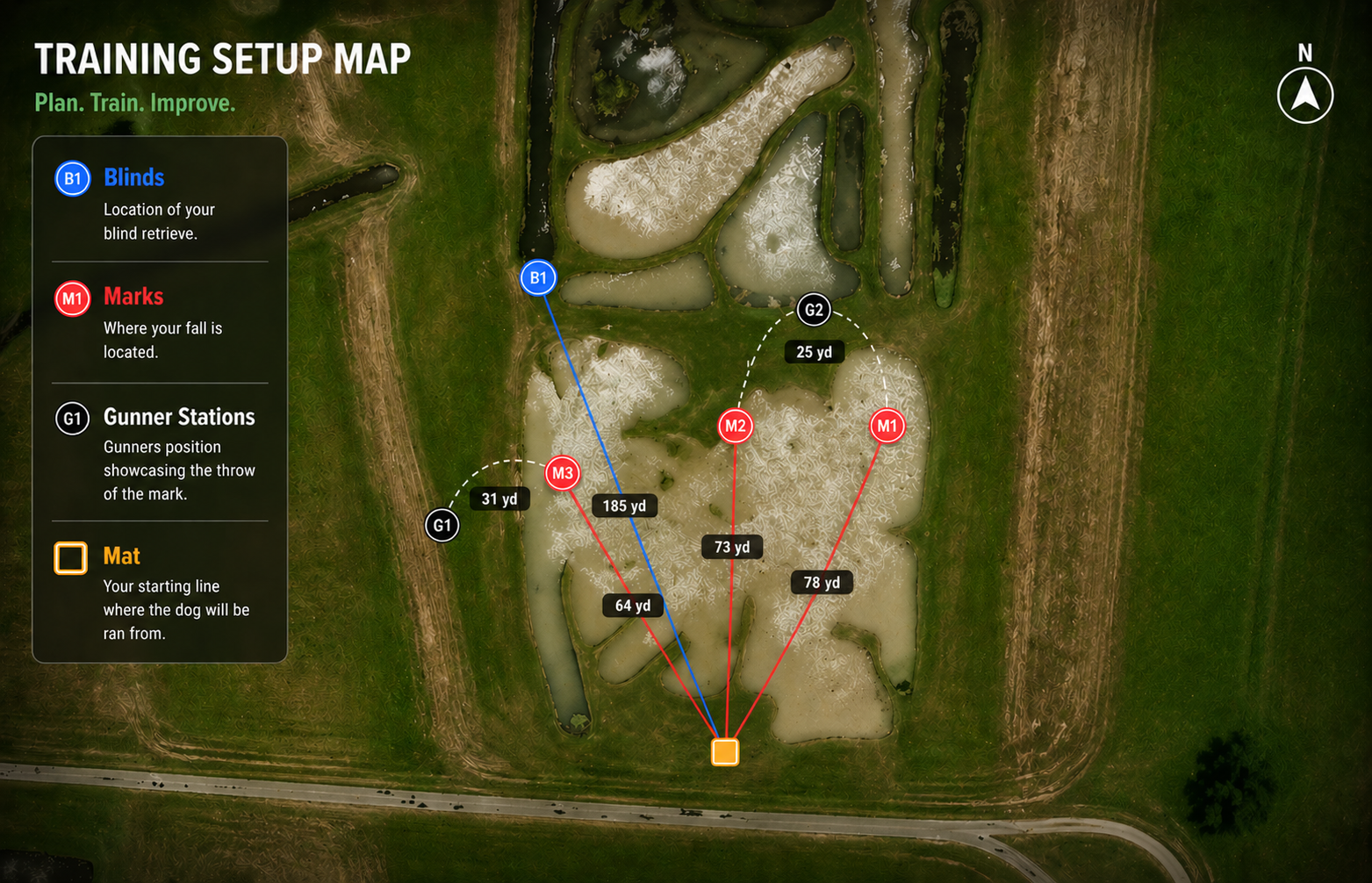This screenshot has height=883, width=1372.
Task: Click the north compass arrow icon
Action: (1304, 95)
